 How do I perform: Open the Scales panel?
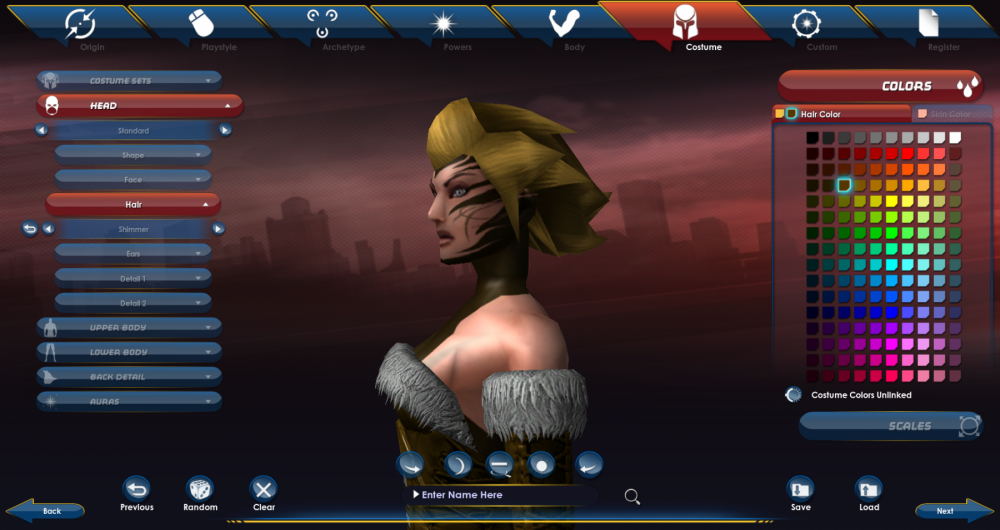[889, 426]
